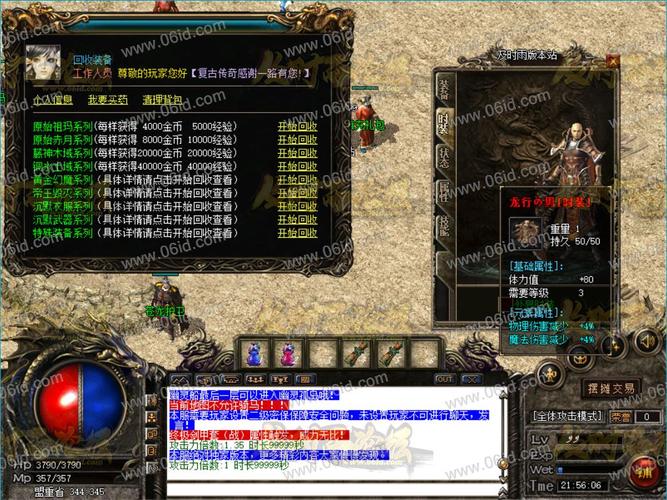Image resolution: width=667 pixels, height=500 pixels.
Task: Use the blue potion in the hotbar
Action: 254,353
